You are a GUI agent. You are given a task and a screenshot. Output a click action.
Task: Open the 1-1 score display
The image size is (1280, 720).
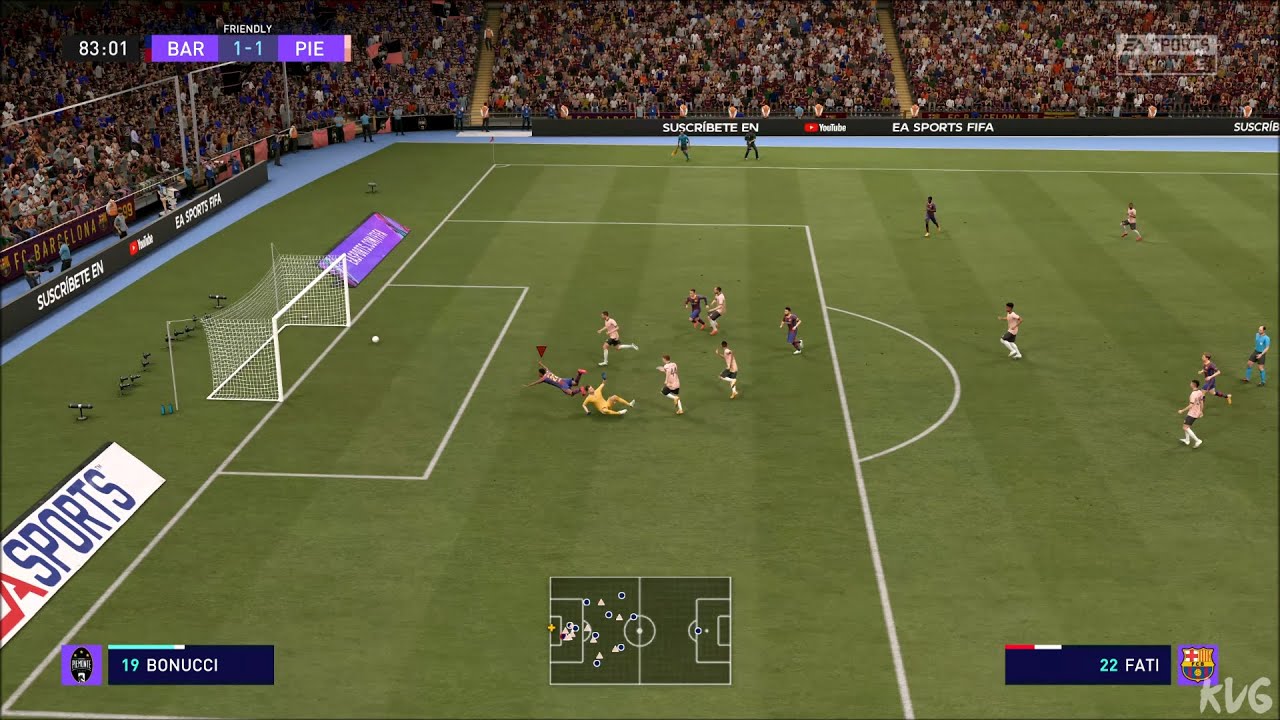(247, 48)
